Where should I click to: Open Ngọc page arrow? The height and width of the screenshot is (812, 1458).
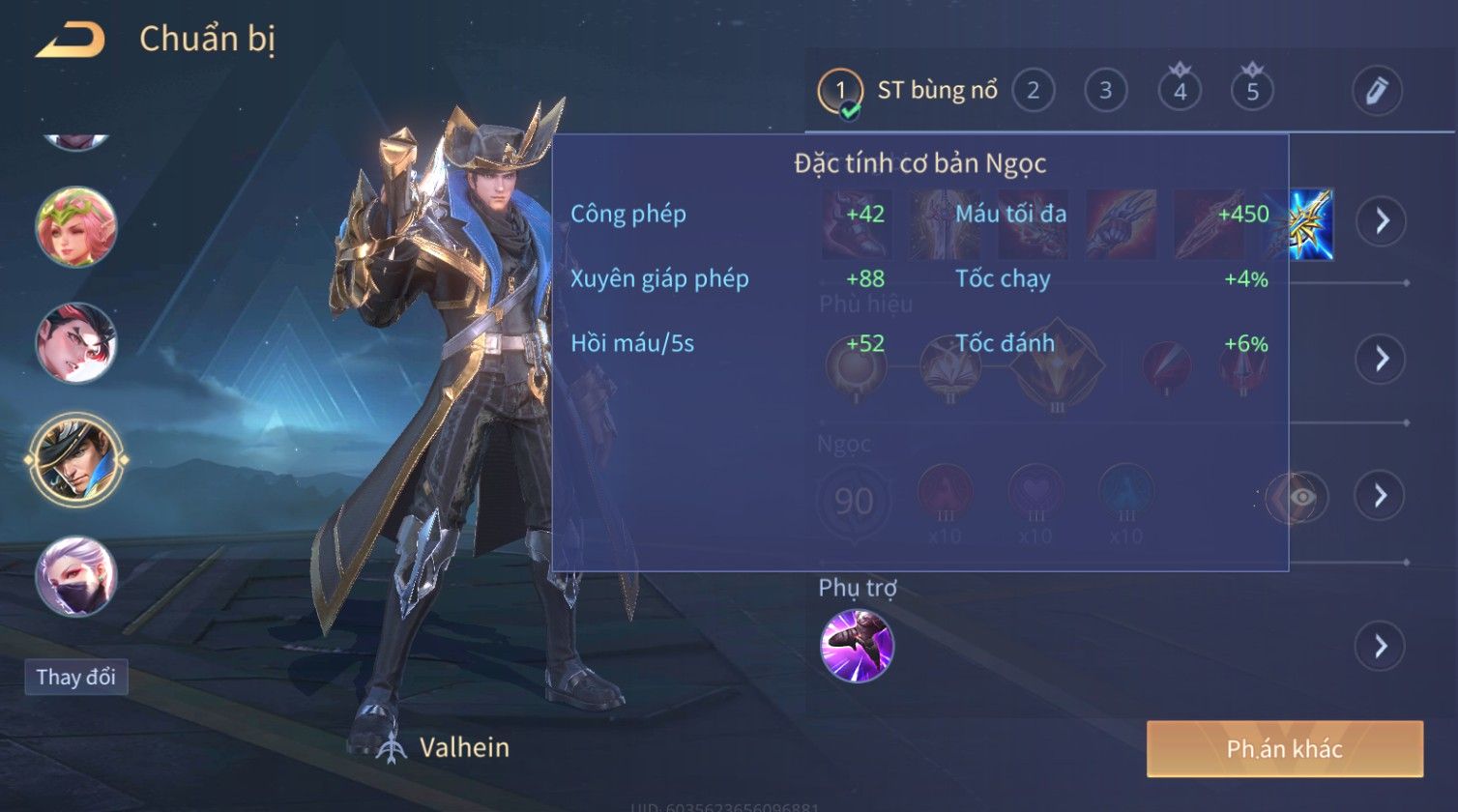1381,496
